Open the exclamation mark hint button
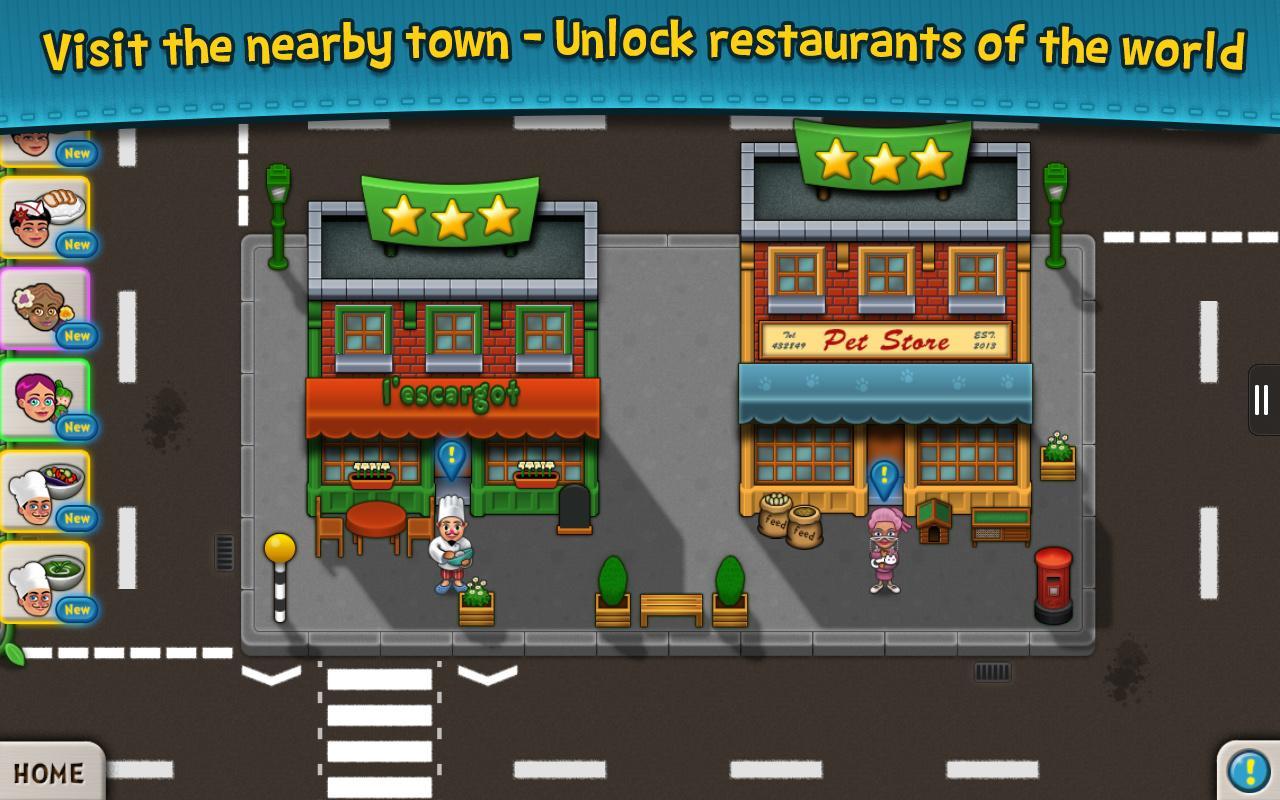The image size is (1280, 800). click(1249, 770)
